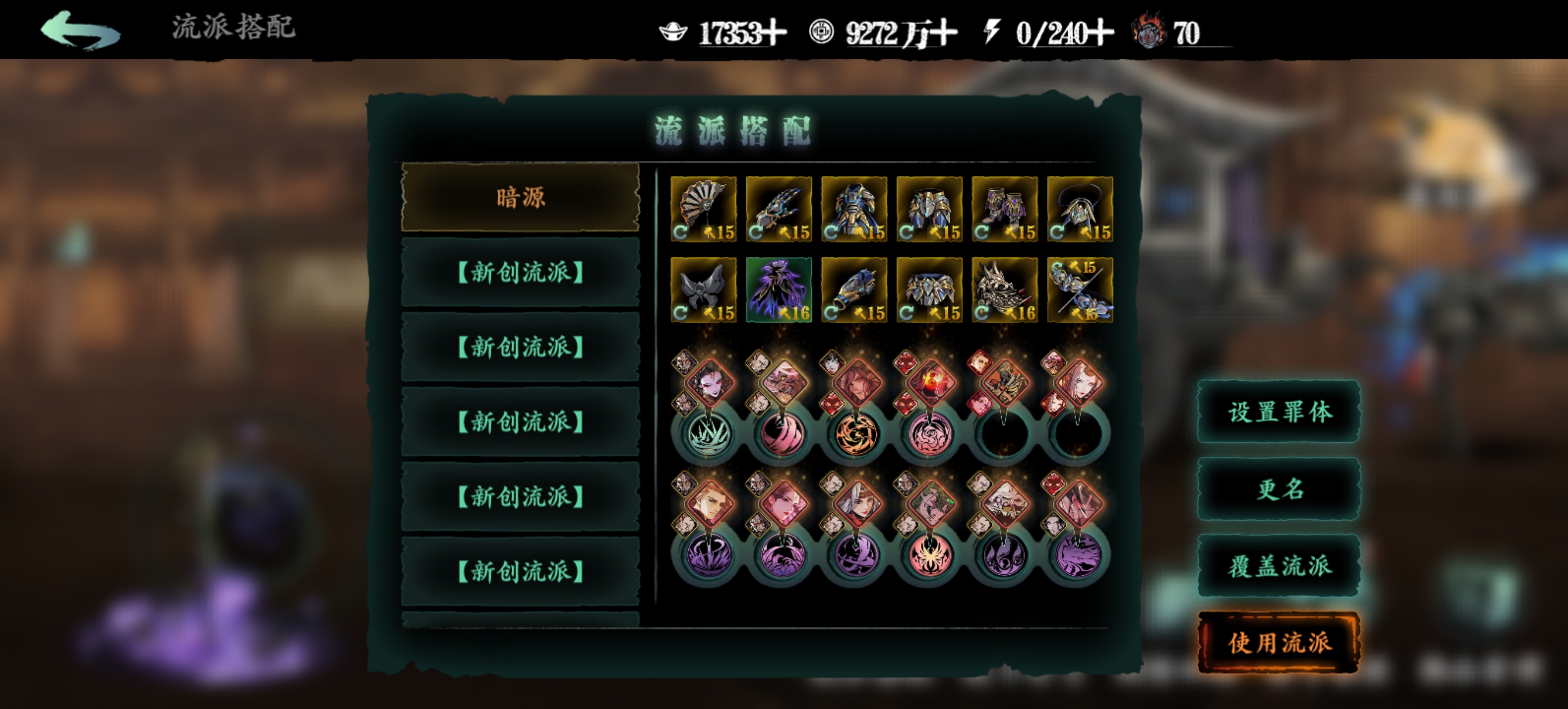Choose the dragon skull equipment slot
The width and height of the screenshot is (1568, 709).
pyautogui.click(x=1004, y=289)
